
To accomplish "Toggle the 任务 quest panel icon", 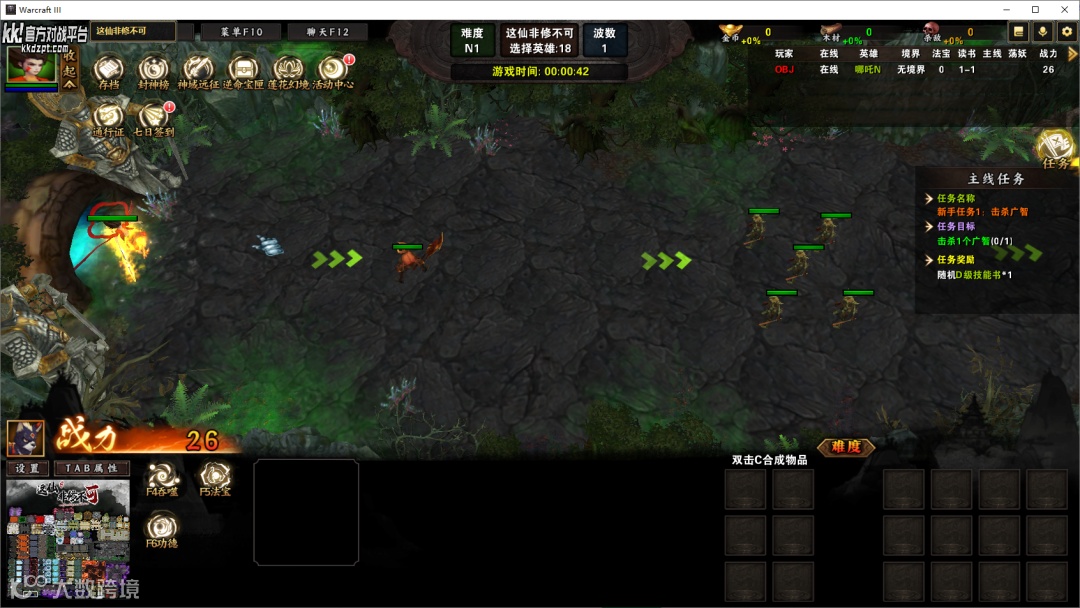I will [1056, 148].
